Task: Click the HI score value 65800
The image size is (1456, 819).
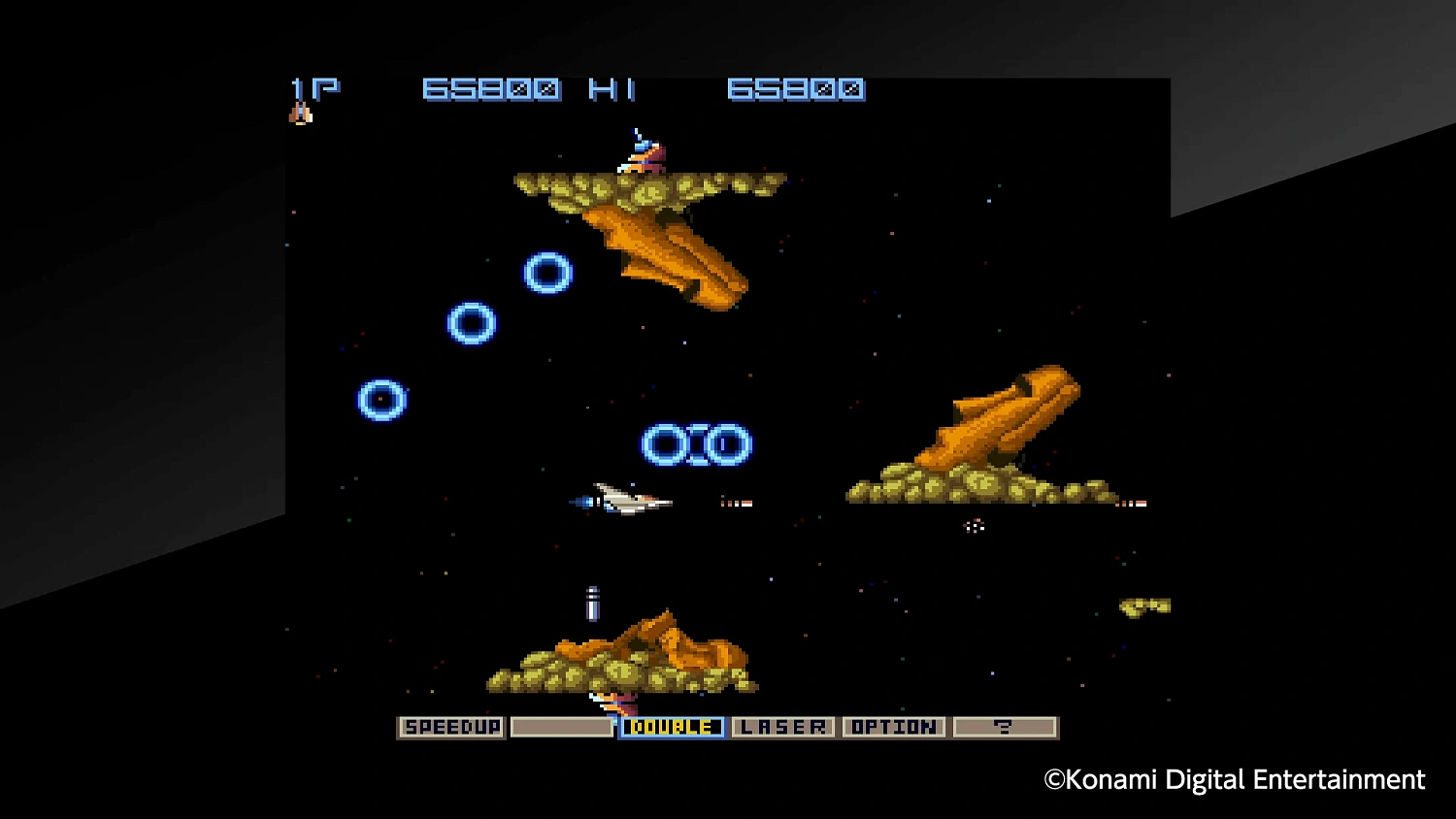Action: click(798, 90)
